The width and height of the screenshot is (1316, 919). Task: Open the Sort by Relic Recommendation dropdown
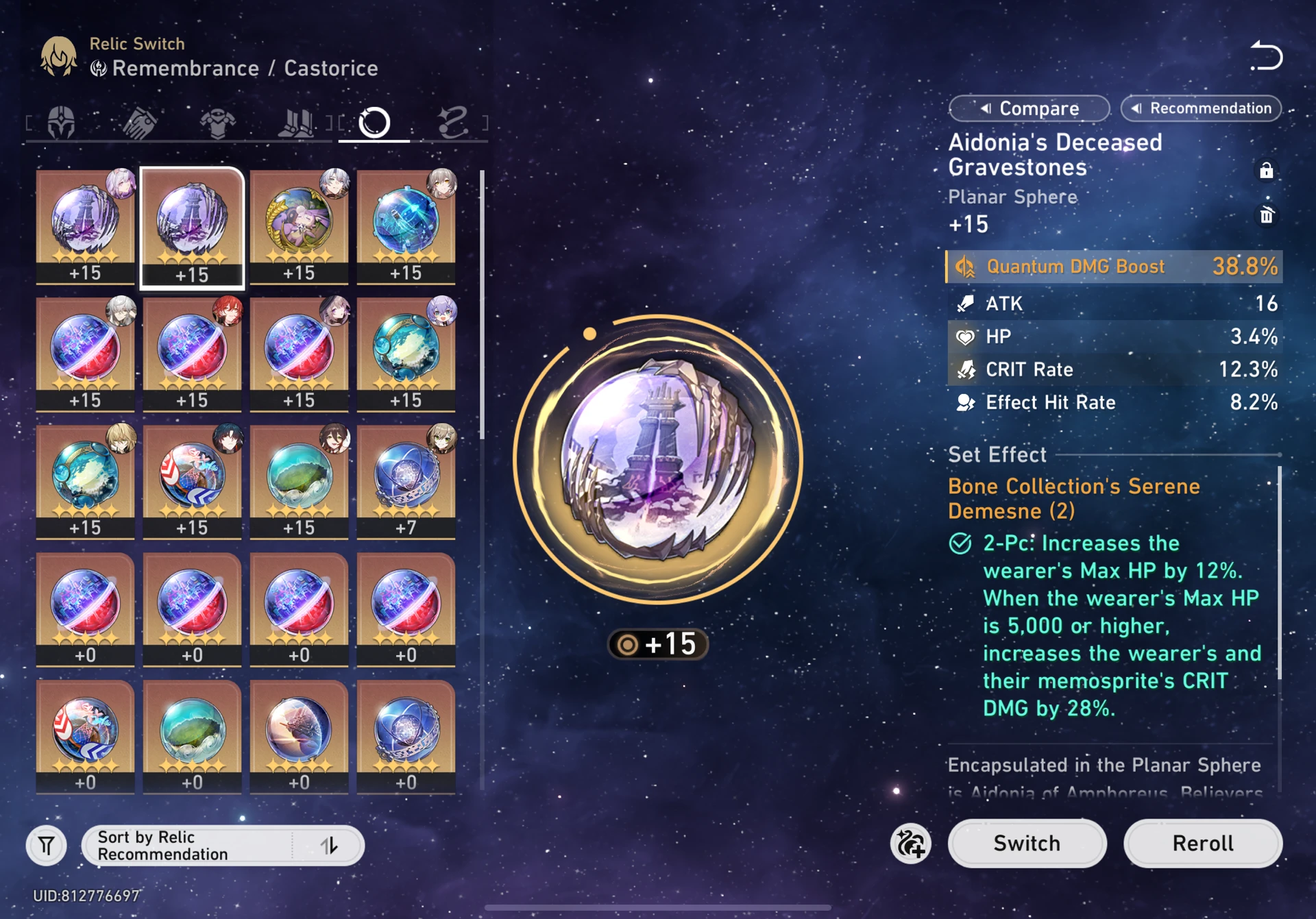[192, 845]
